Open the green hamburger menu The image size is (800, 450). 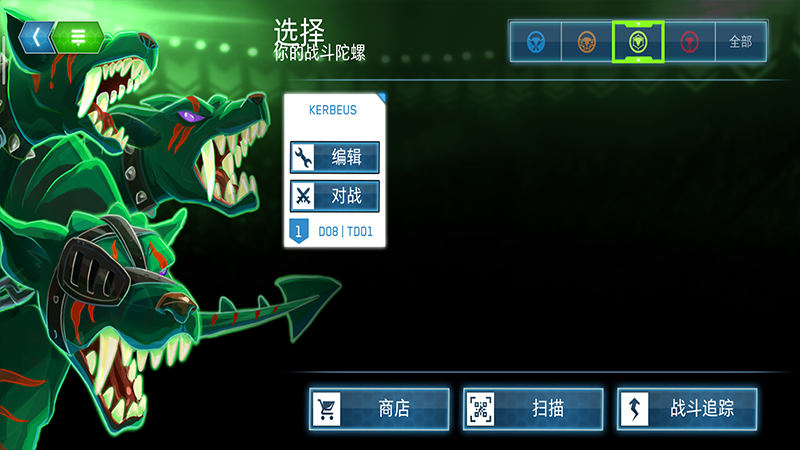pyautogui.click(x=77, y=38)
